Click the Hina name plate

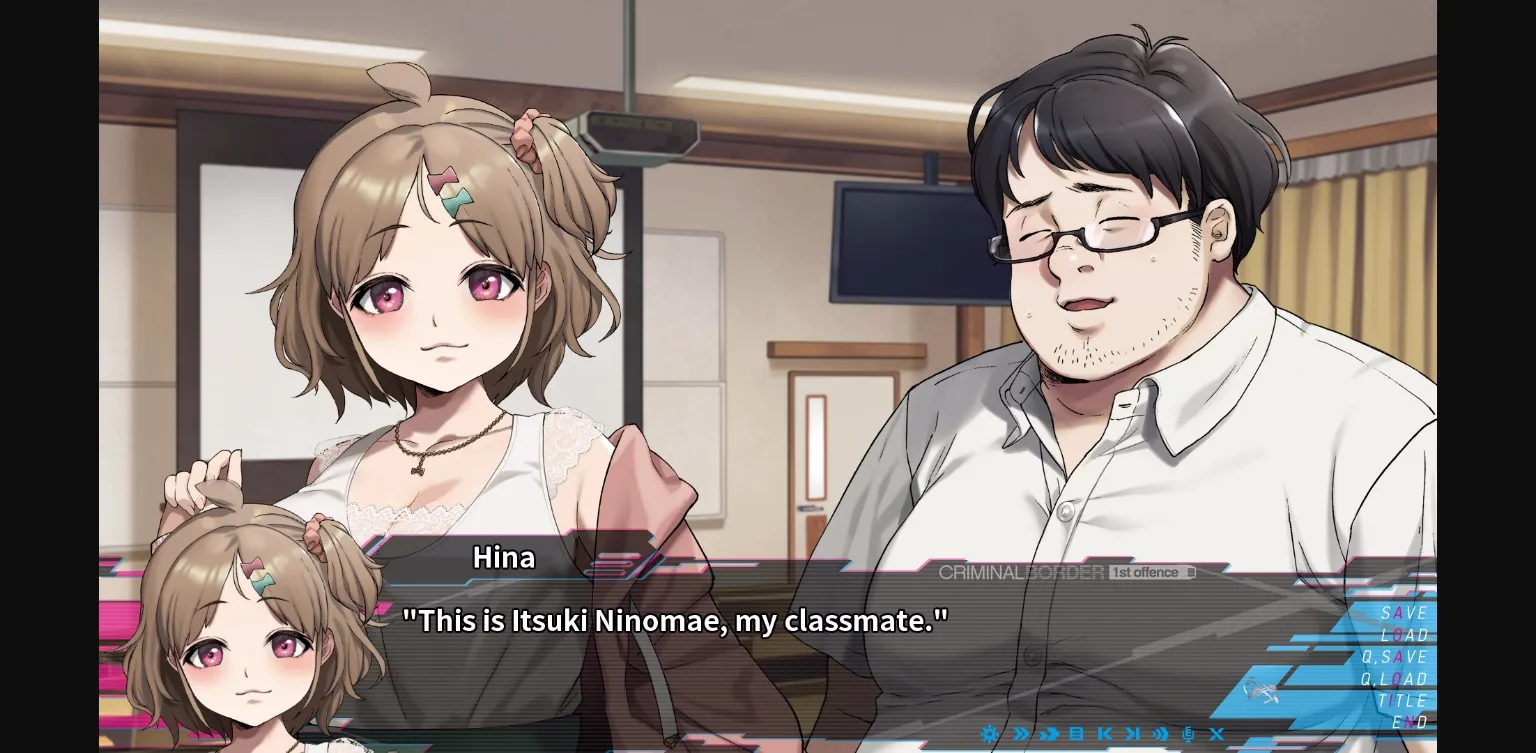point(502,557)
